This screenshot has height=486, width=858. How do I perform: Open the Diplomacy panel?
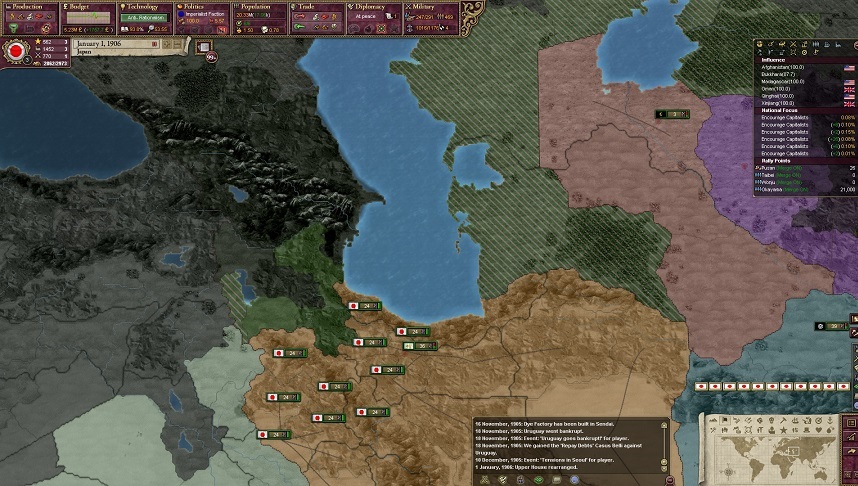375,7
